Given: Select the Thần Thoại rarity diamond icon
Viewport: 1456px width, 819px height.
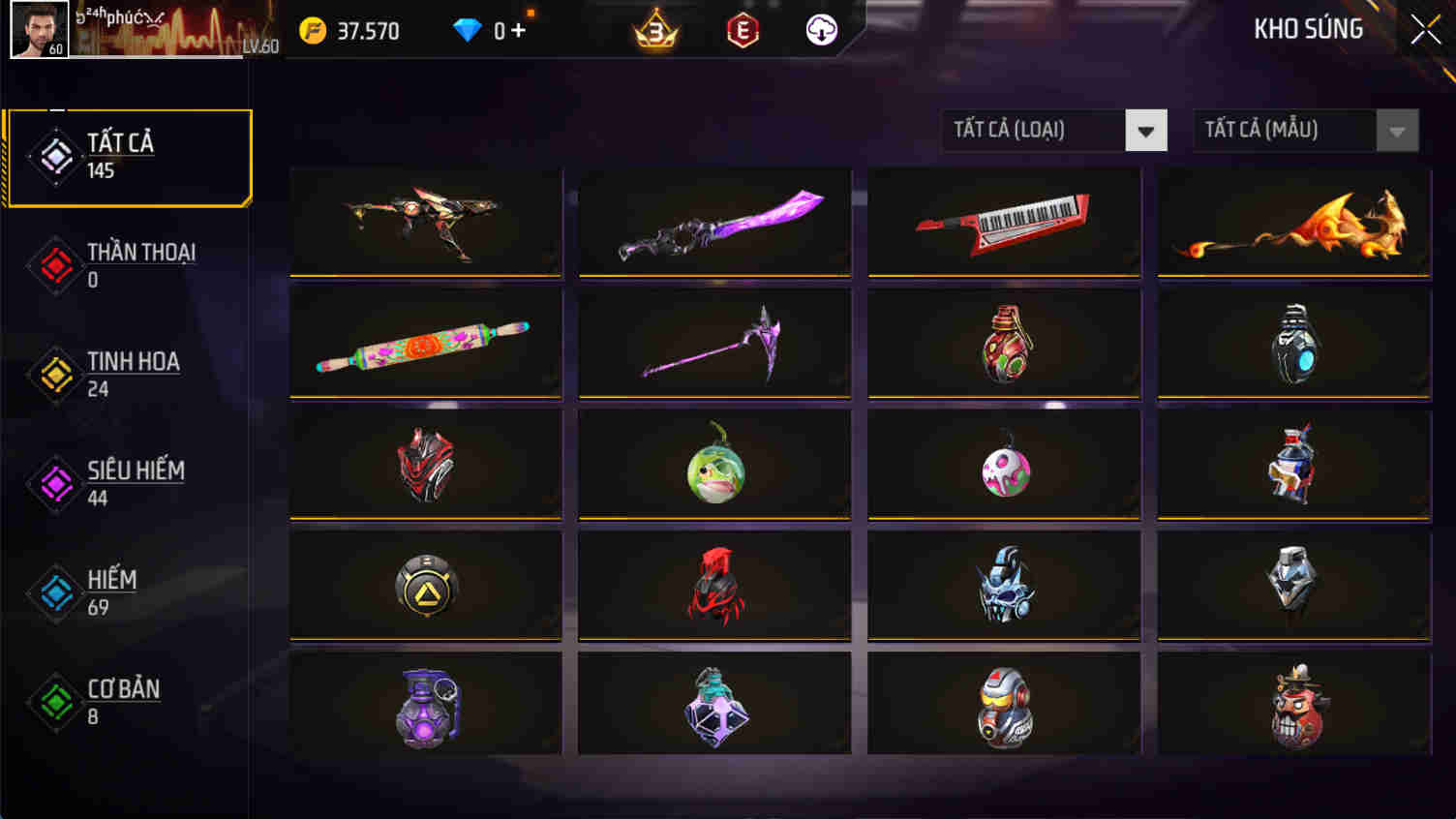Looking at the screenshot, I should point(53,263).
